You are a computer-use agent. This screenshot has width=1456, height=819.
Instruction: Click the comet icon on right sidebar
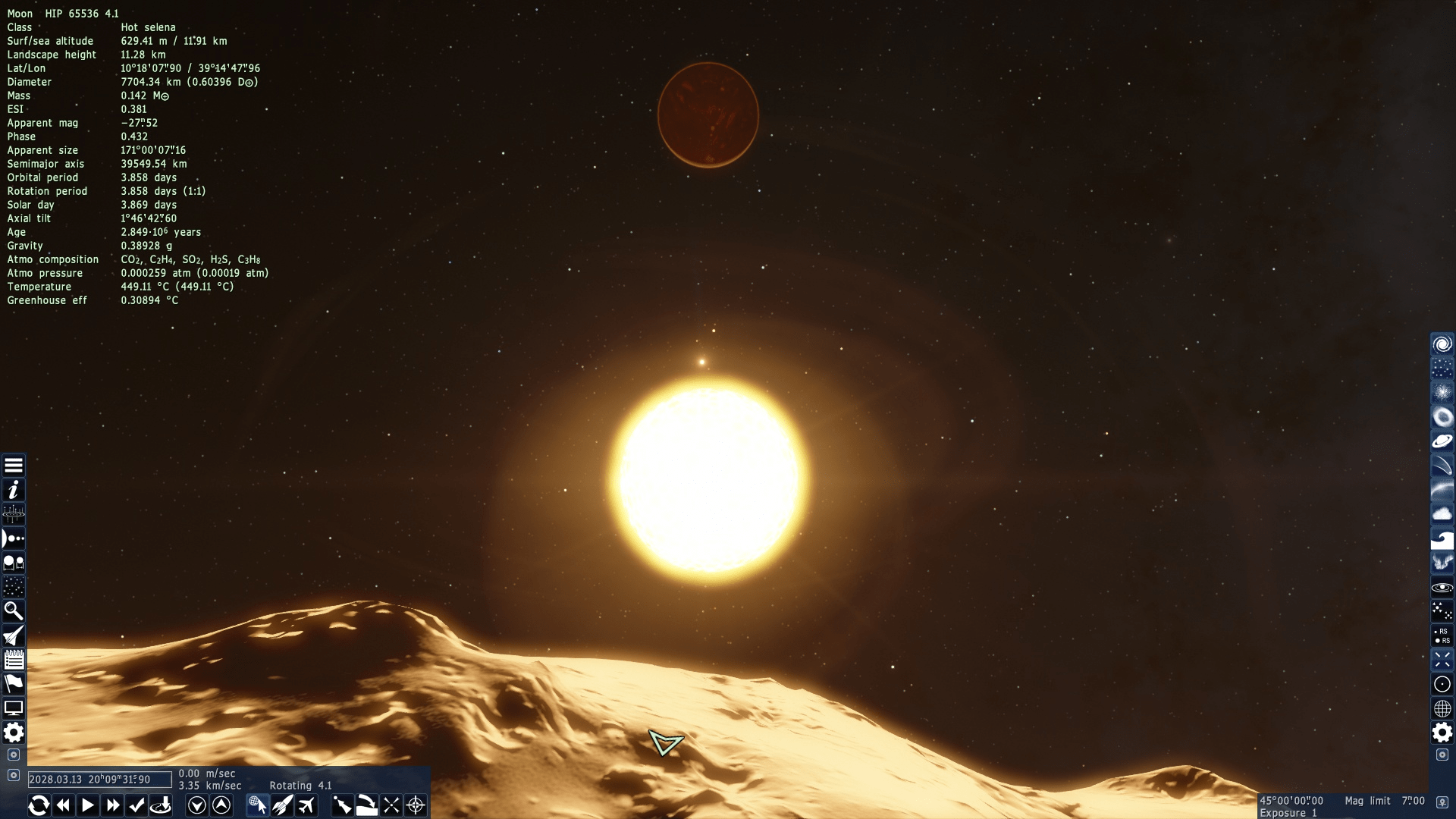[x=1443, y=465]
